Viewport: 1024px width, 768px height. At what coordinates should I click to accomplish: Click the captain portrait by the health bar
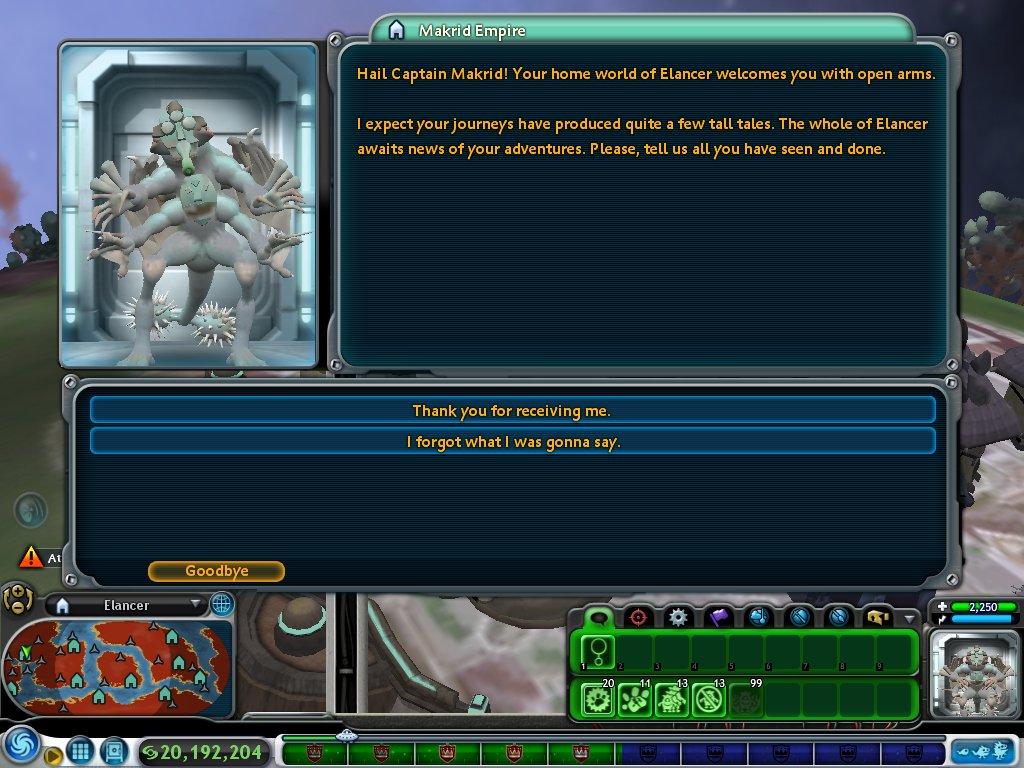tap(973, 674)
